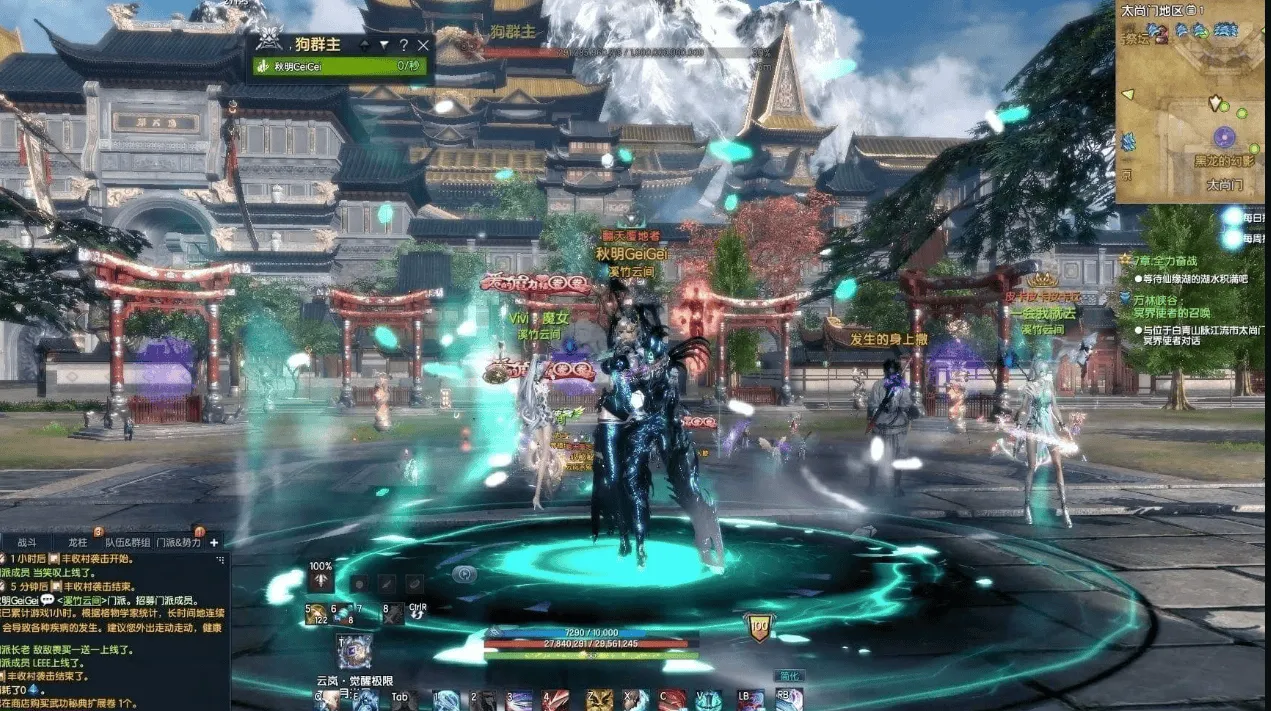Use the consumable in hotbar slot 5
Viewport: 1271px width, 711px height.
point(318,614)
